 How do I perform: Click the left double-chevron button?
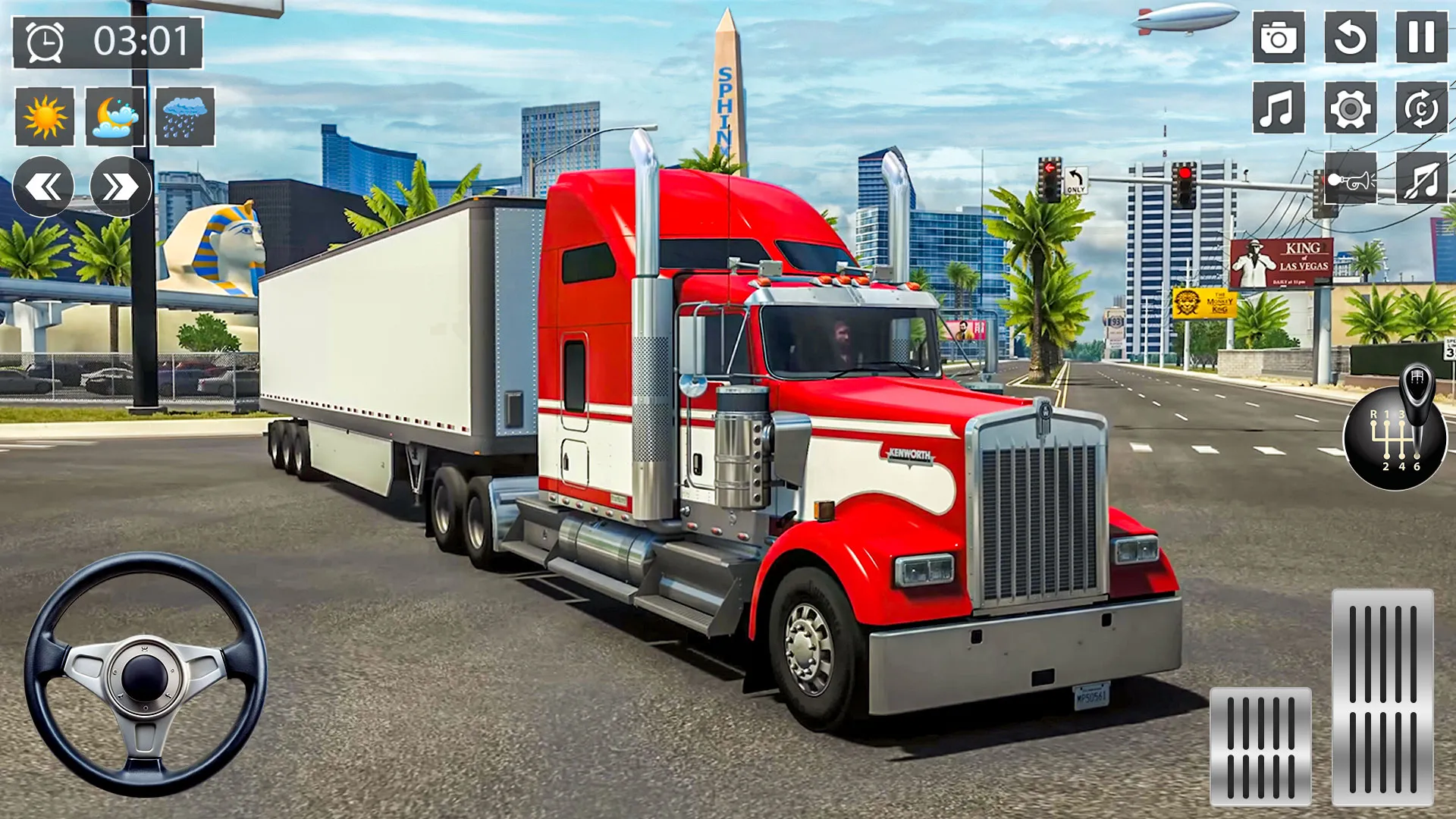click(x=43, y=186)
